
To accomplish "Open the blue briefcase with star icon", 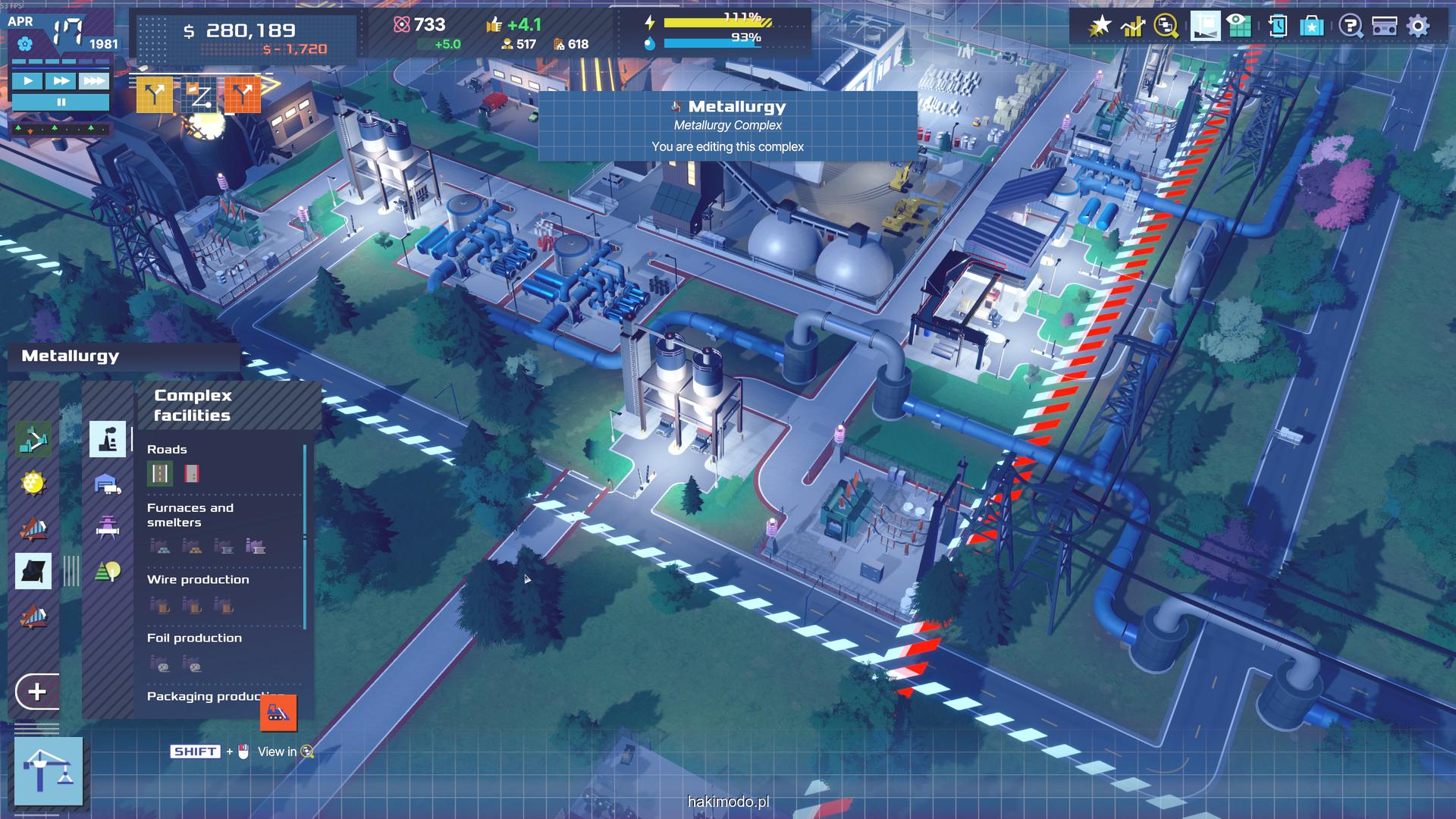I will coord(1312,27).
